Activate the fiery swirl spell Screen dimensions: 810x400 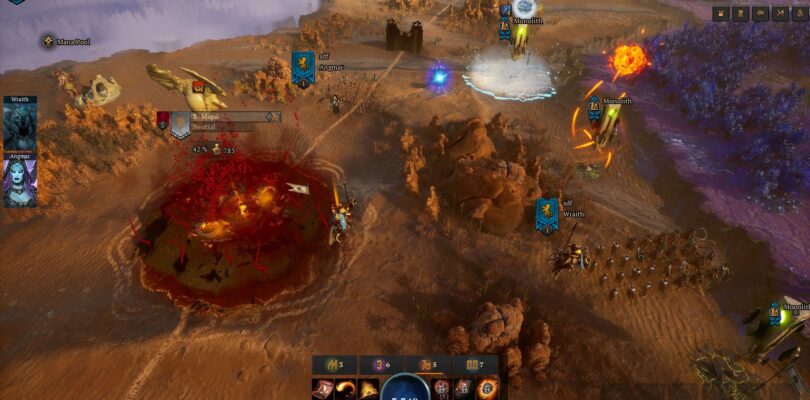click(x=346, y=389)
